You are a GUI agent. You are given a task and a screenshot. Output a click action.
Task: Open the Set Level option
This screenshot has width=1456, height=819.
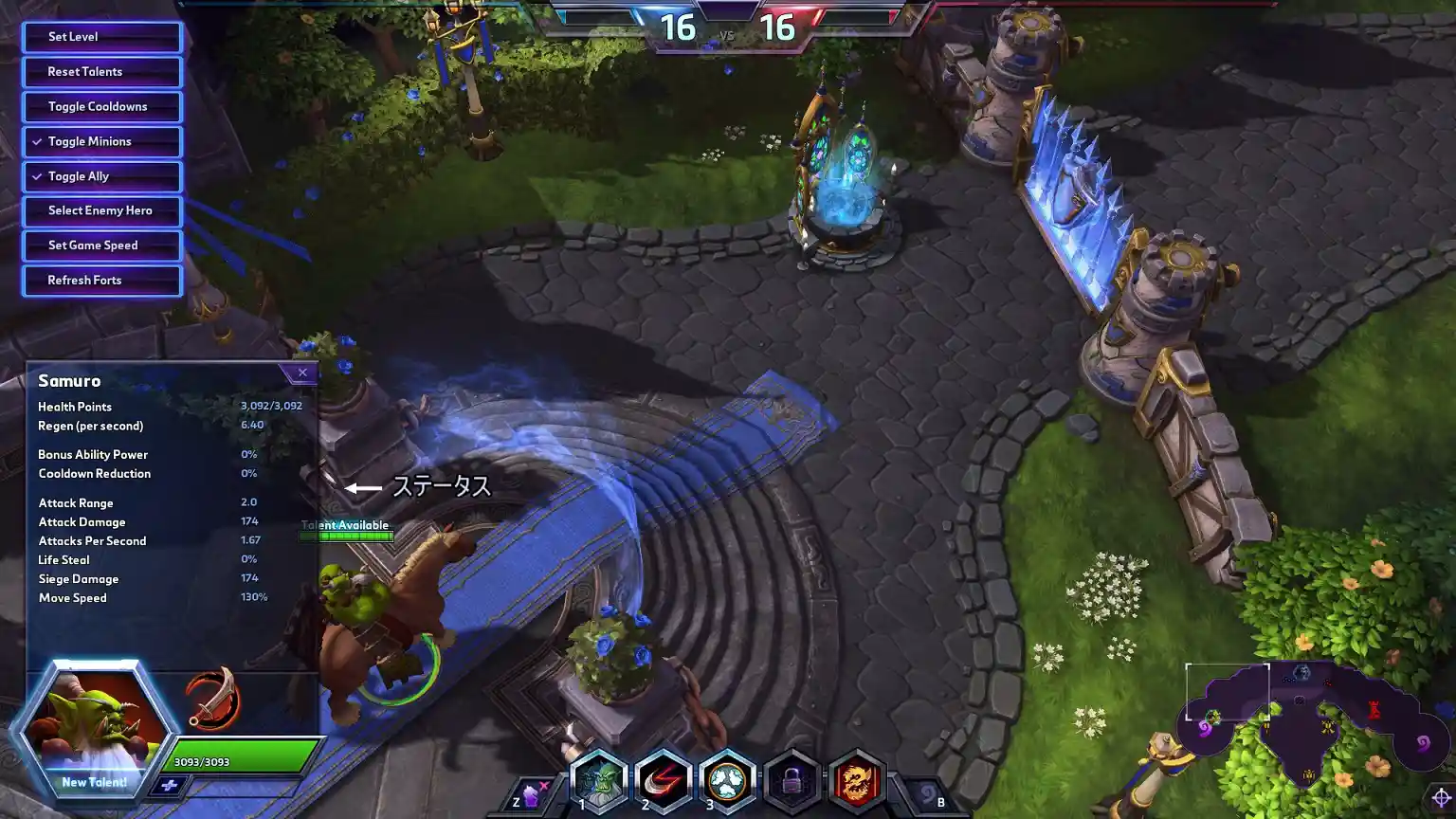(x=102, y=37)
